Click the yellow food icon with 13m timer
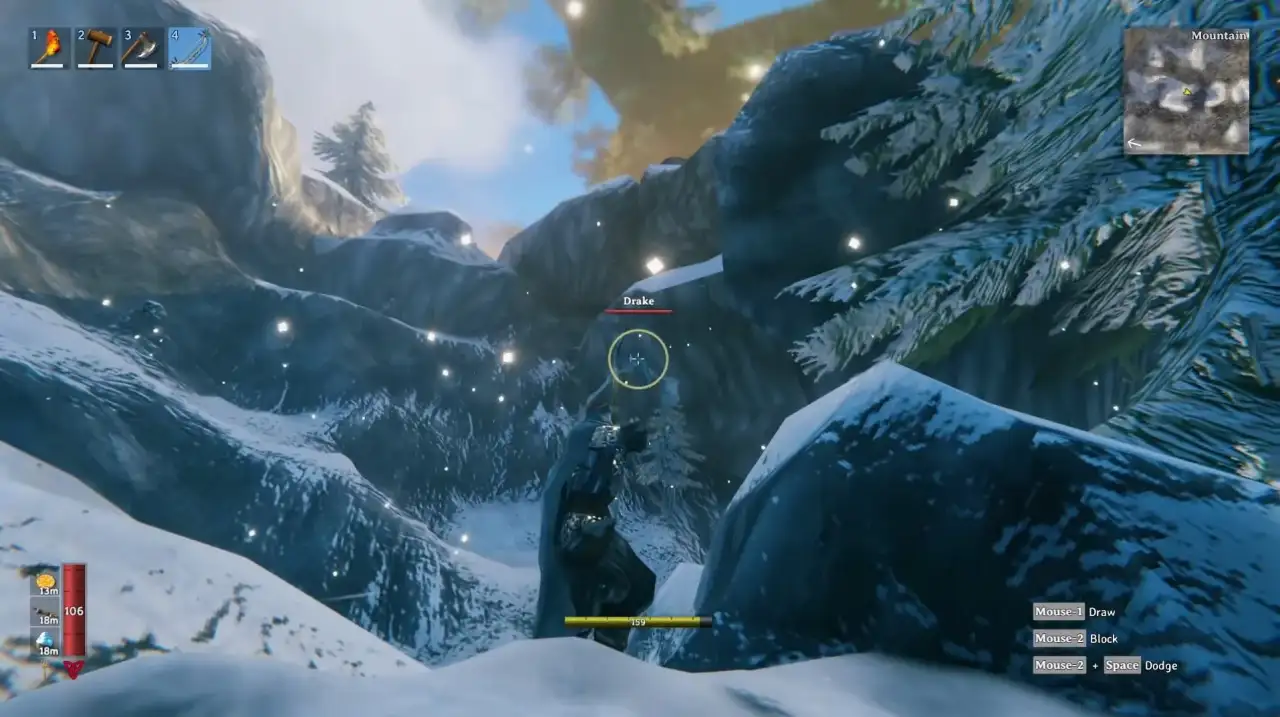 coord(46,581)
